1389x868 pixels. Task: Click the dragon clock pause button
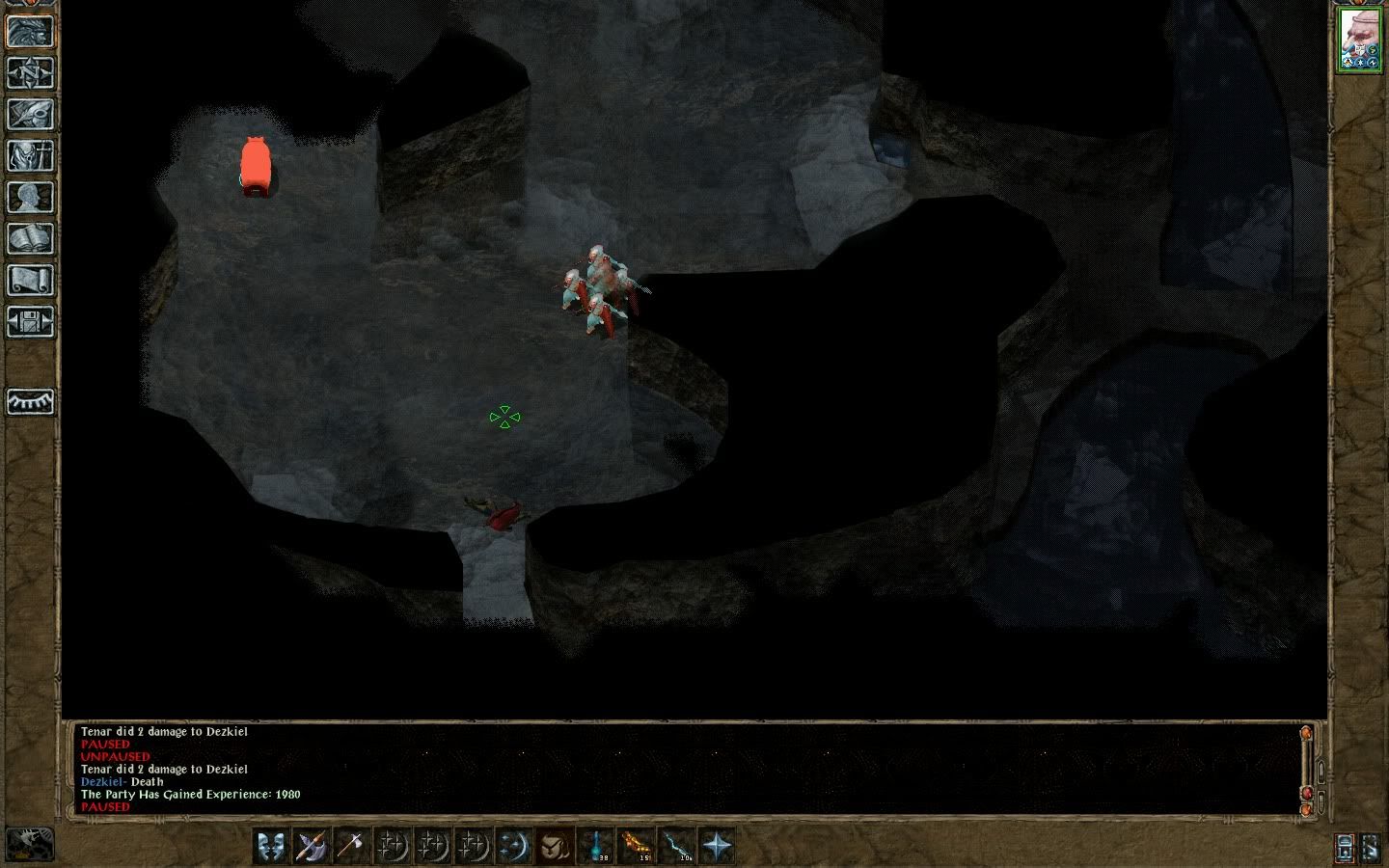pos(29,845)
